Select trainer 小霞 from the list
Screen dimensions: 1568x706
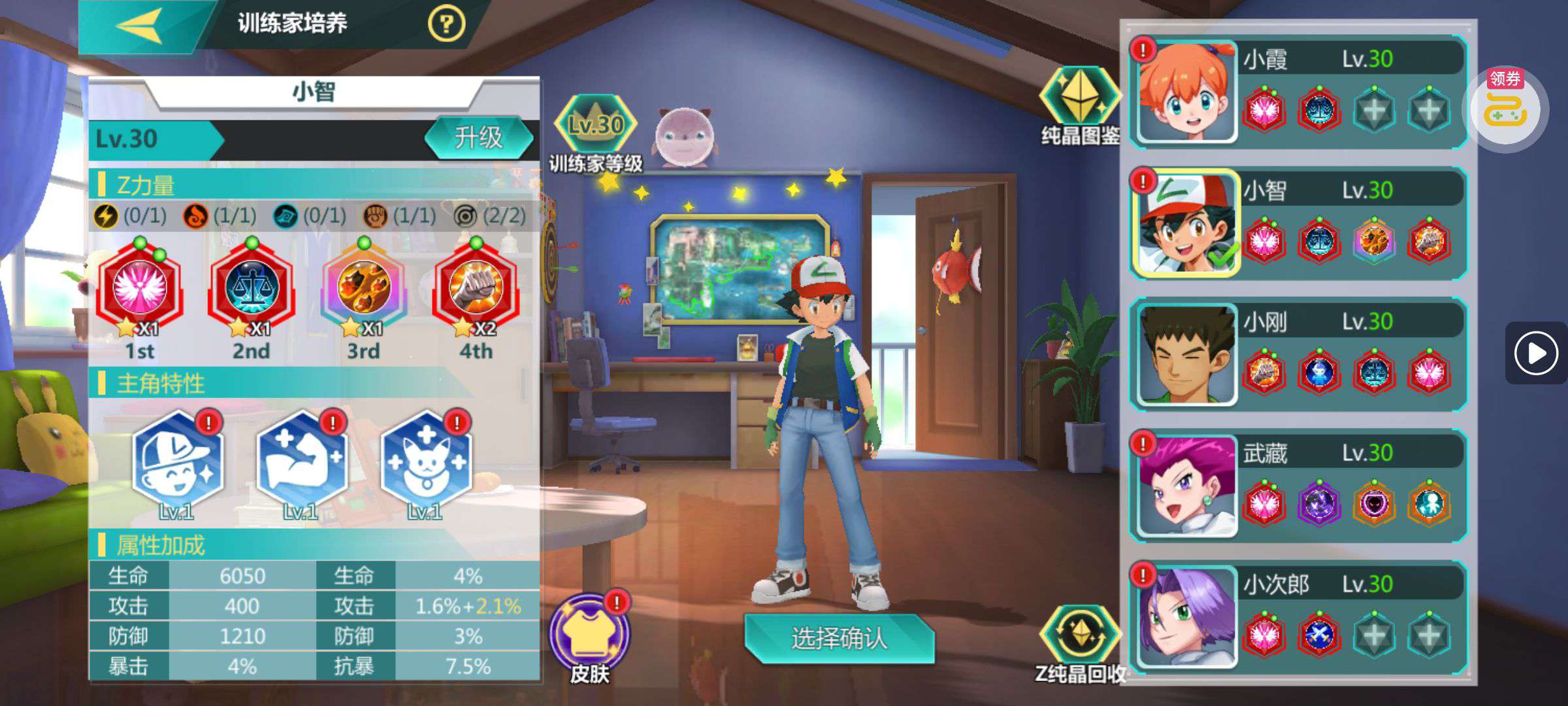tap(1187, 92)
